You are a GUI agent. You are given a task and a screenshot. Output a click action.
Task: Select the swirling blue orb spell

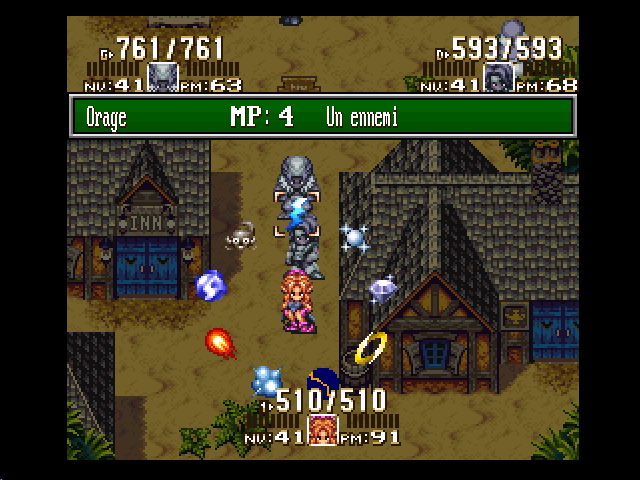tap(211, 286)
